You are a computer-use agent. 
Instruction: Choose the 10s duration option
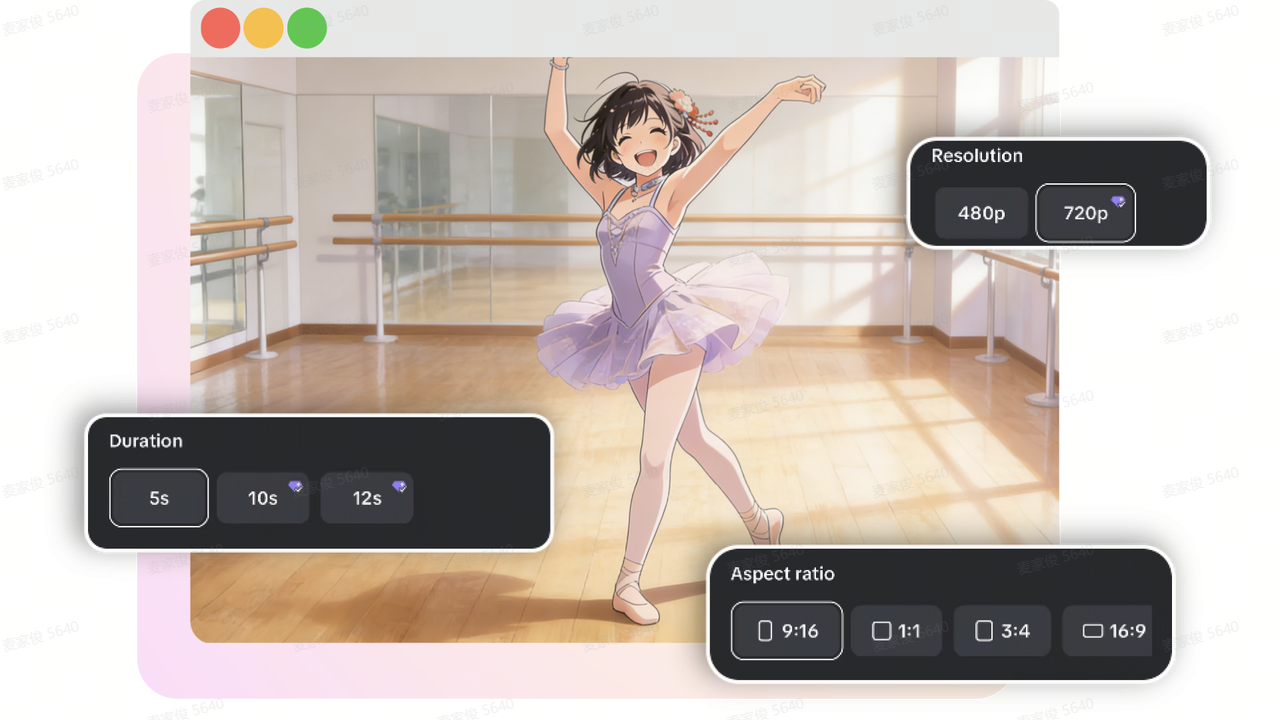click(263, 498)
